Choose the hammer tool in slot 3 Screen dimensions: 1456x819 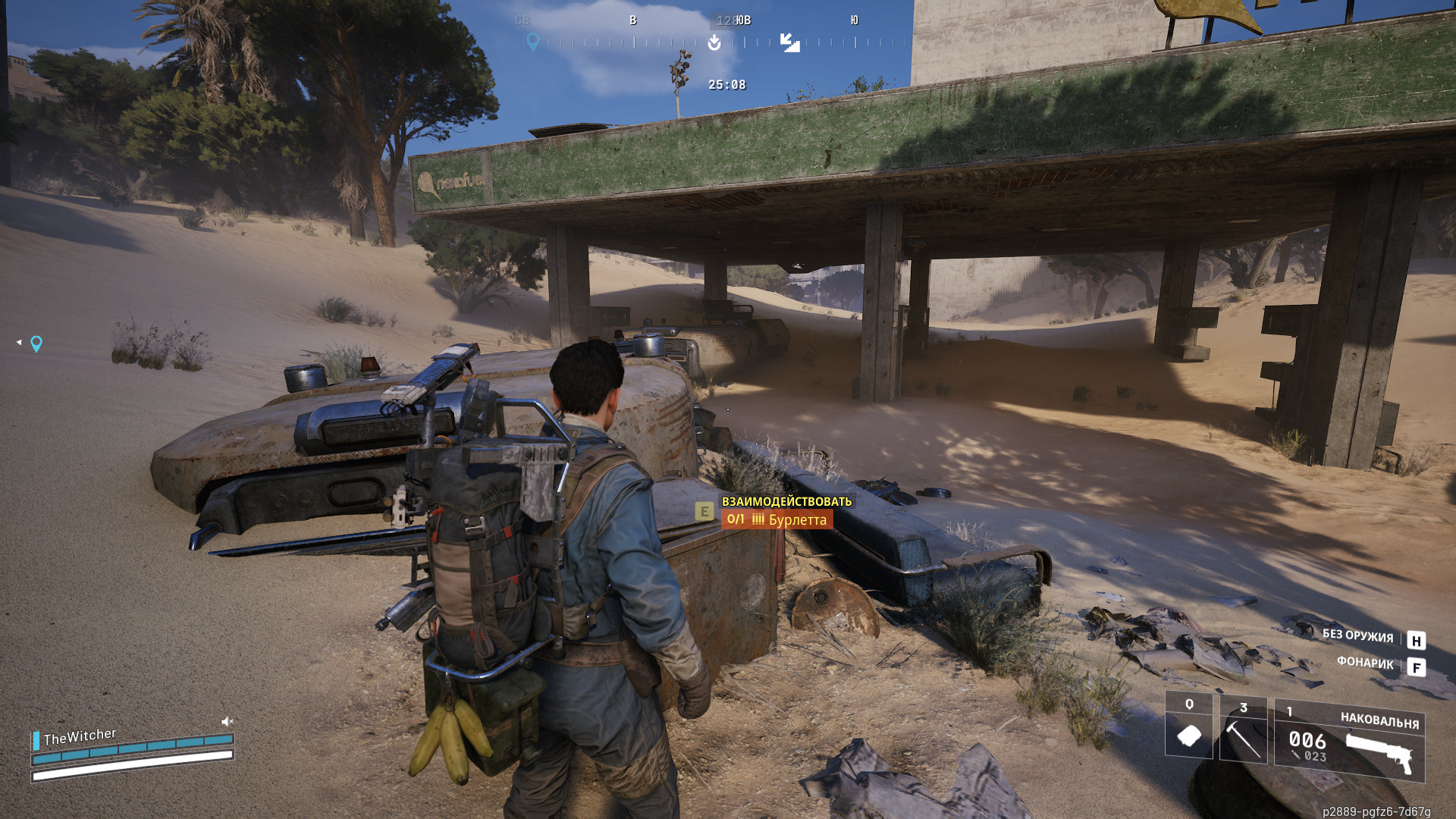coord(1243,730)
